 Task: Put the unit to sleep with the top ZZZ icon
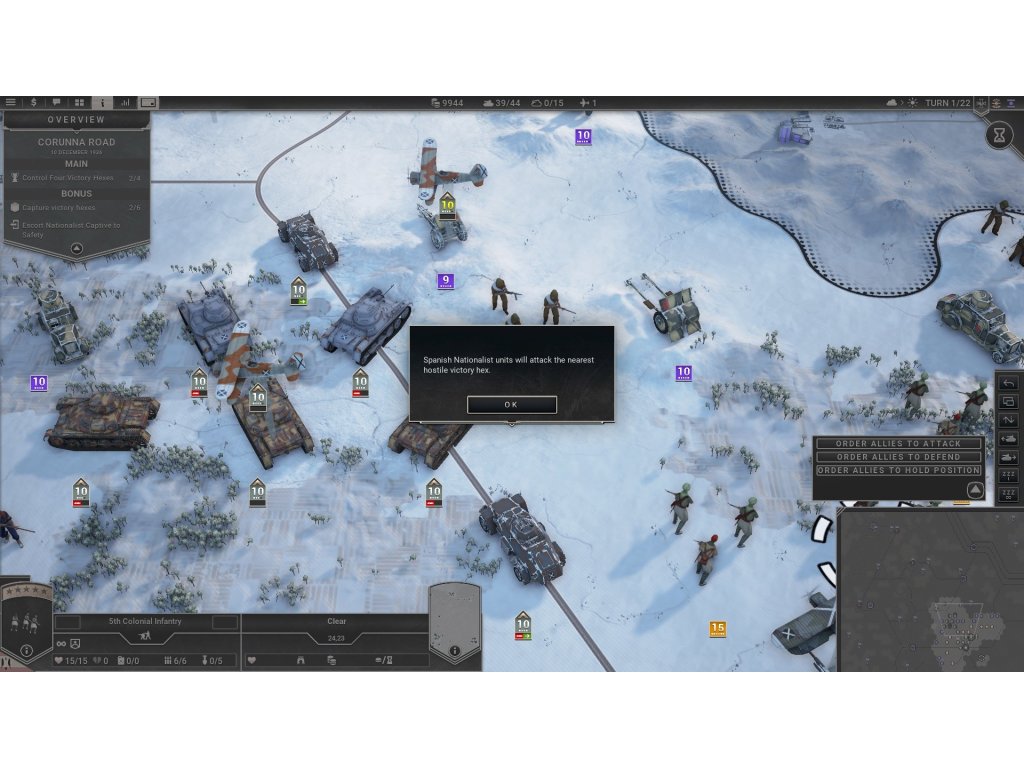pyautogui.click(x=1008, y=476)
